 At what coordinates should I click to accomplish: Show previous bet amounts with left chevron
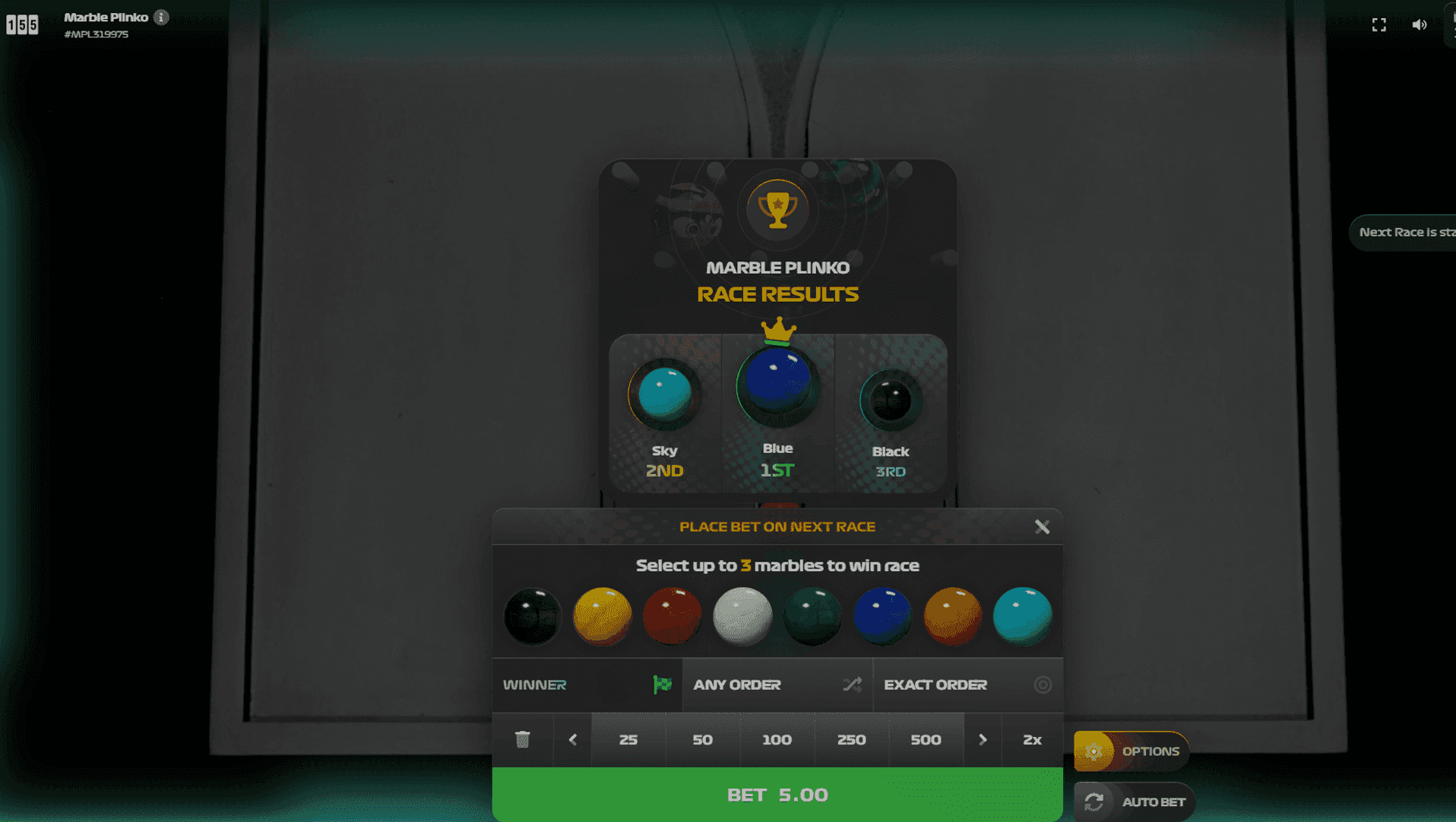(571, 739)
